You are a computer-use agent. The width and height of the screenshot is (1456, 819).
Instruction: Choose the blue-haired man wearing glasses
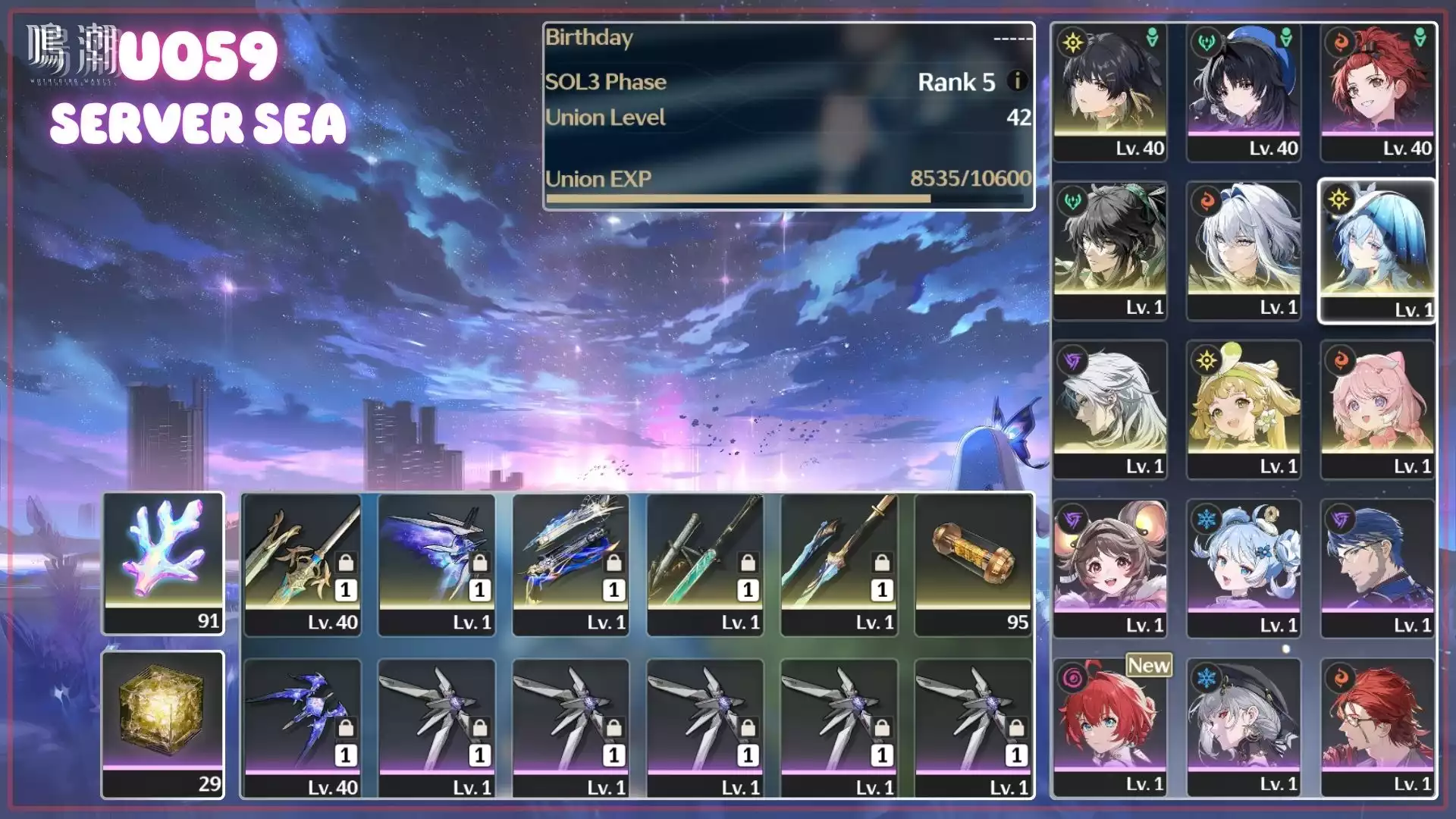tap(1377, 568)
